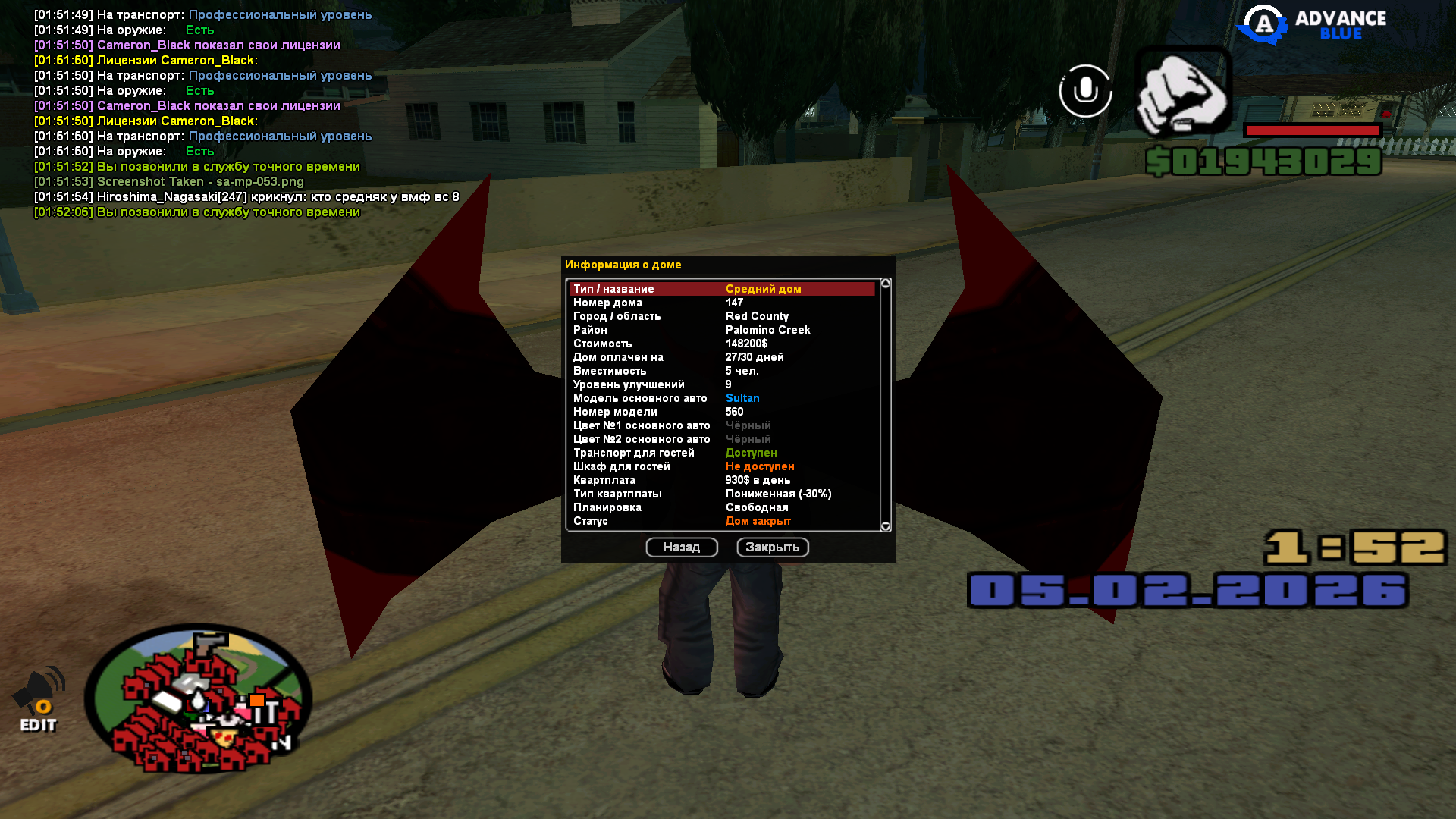Image resolution: width=1456 pixels, height=819 pixels.
Task: Select the Уровень улучшений row
Action: point(720,384)
